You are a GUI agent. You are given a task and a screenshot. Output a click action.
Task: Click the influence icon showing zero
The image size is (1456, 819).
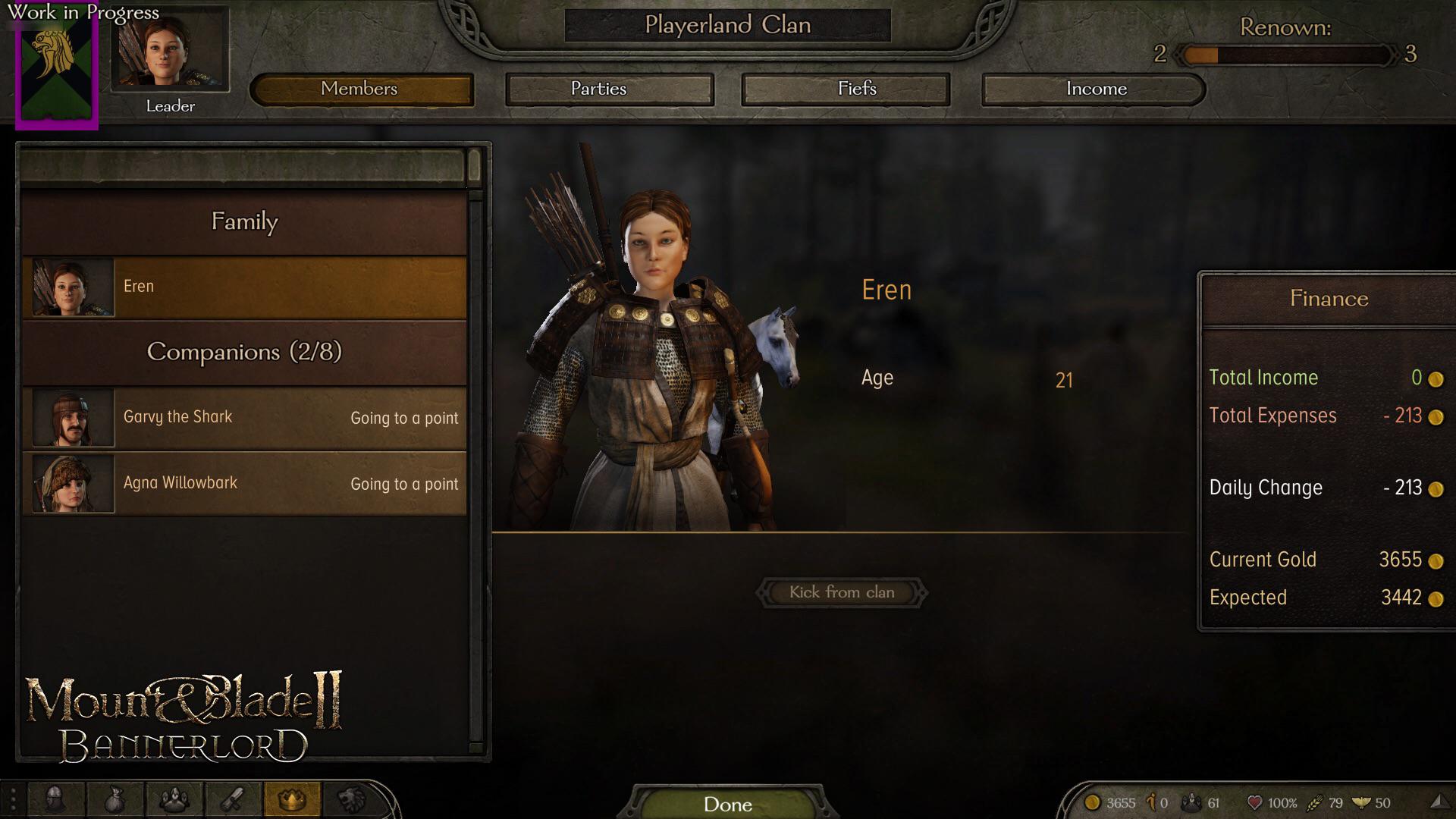(x=1153, y=802)
